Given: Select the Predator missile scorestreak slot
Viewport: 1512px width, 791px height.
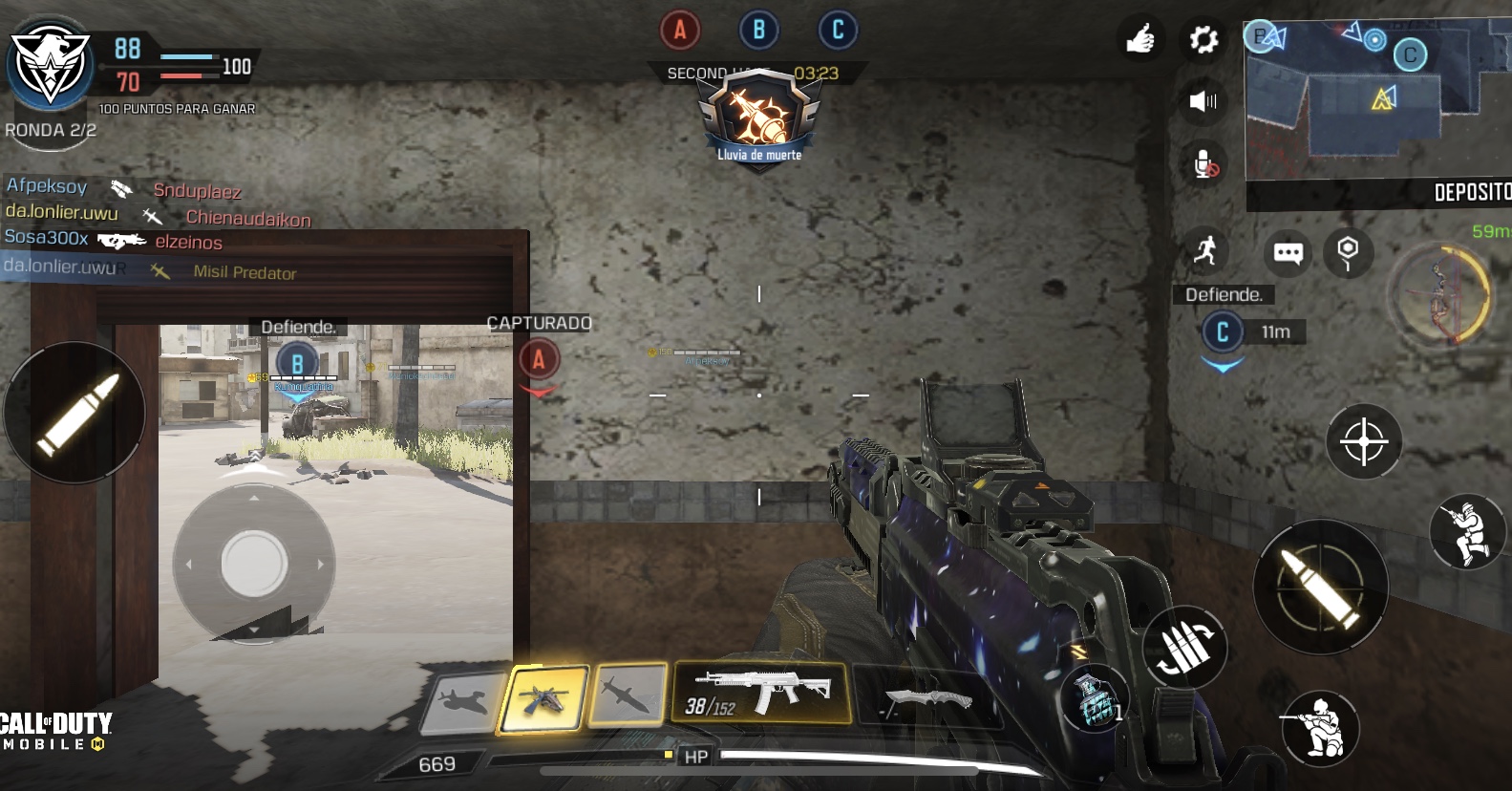Looking at the screenshot, I should tap(628, 695).
